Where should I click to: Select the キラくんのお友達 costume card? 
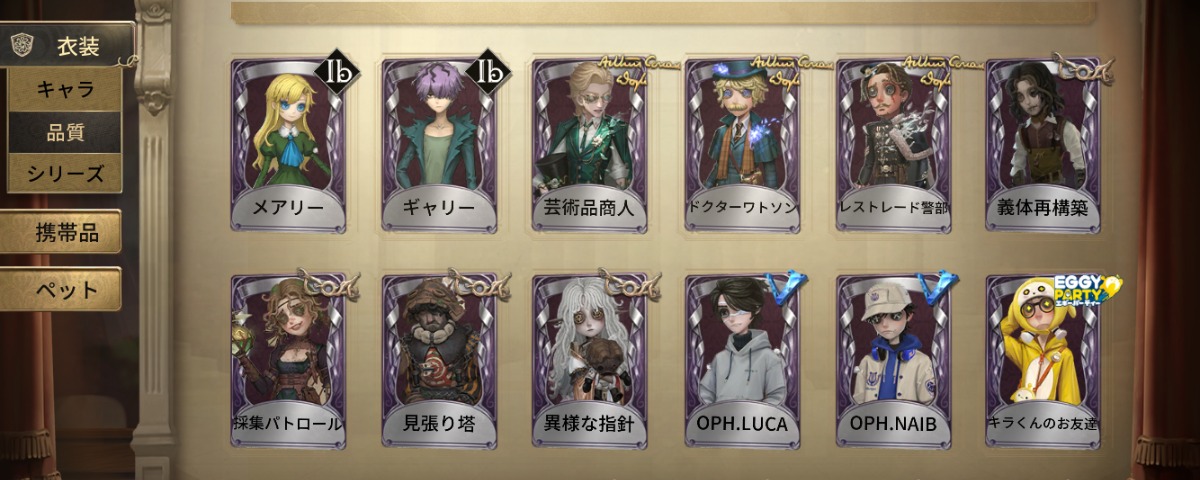pos(1043,360)
